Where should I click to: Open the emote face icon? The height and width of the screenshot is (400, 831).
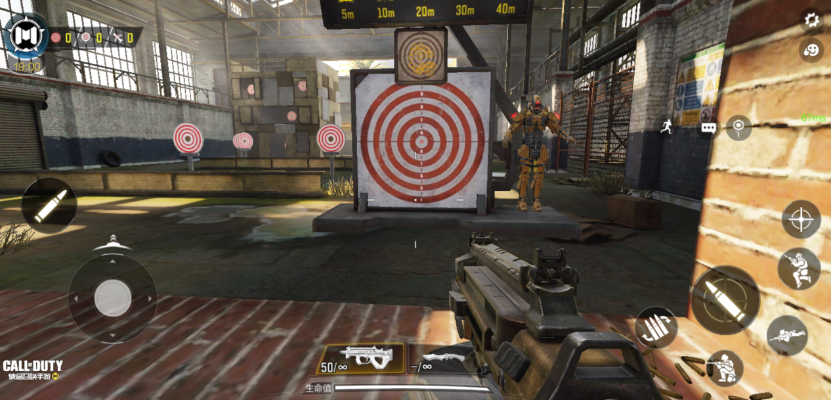(x=811, y=49)
